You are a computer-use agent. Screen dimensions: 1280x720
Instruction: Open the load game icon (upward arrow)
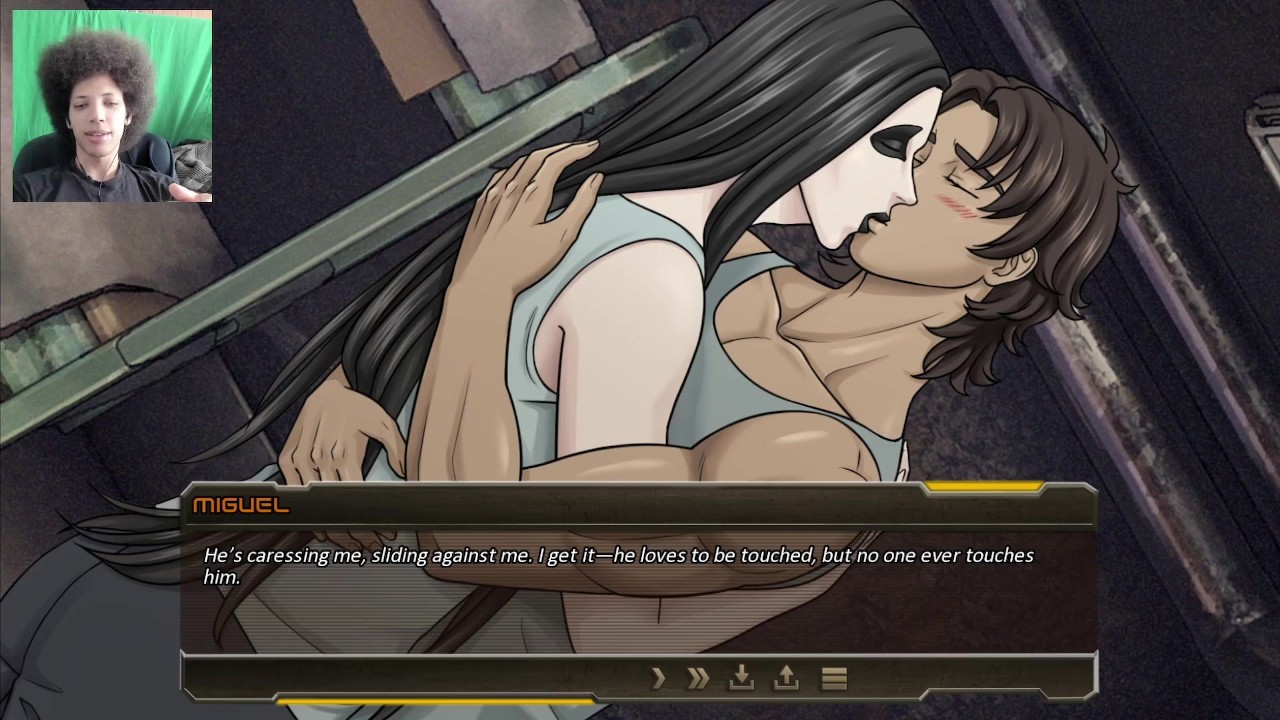786,679
